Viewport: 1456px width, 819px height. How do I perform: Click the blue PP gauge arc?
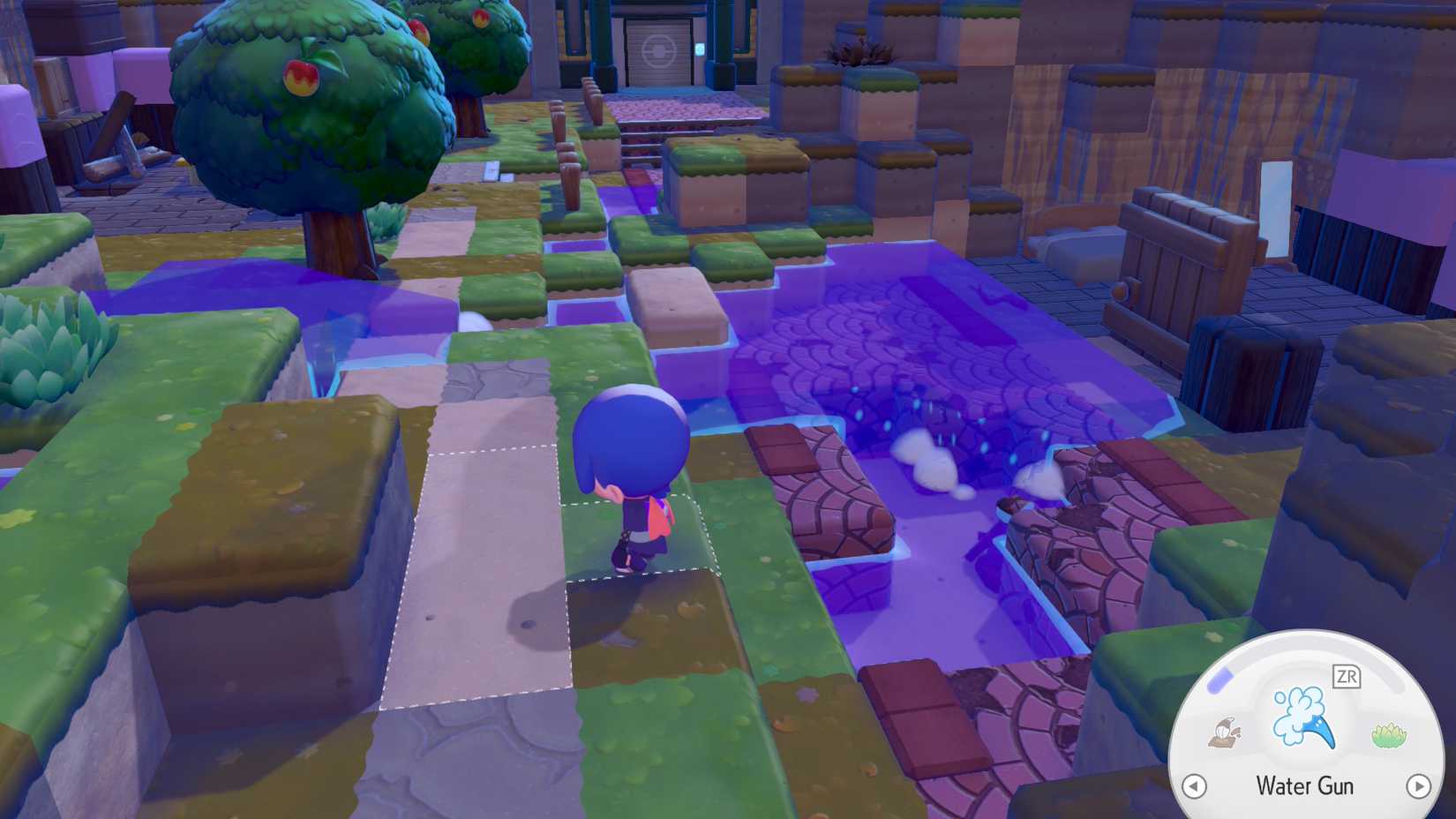click(1220, 680)
